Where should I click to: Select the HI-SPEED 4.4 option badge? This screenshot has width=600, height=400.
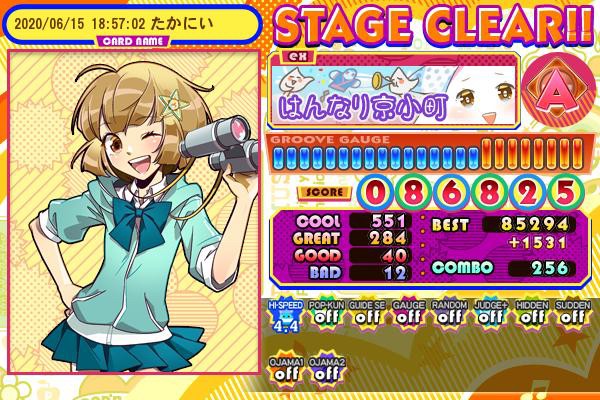283,314
